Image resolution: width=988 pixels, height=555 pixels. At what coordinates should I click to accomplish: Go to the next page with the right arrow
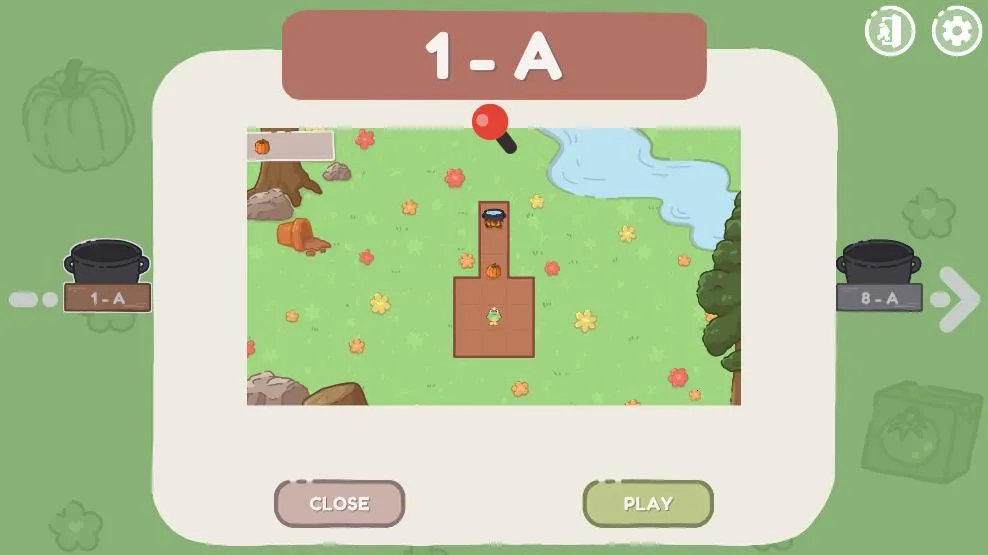click(960, 298)
